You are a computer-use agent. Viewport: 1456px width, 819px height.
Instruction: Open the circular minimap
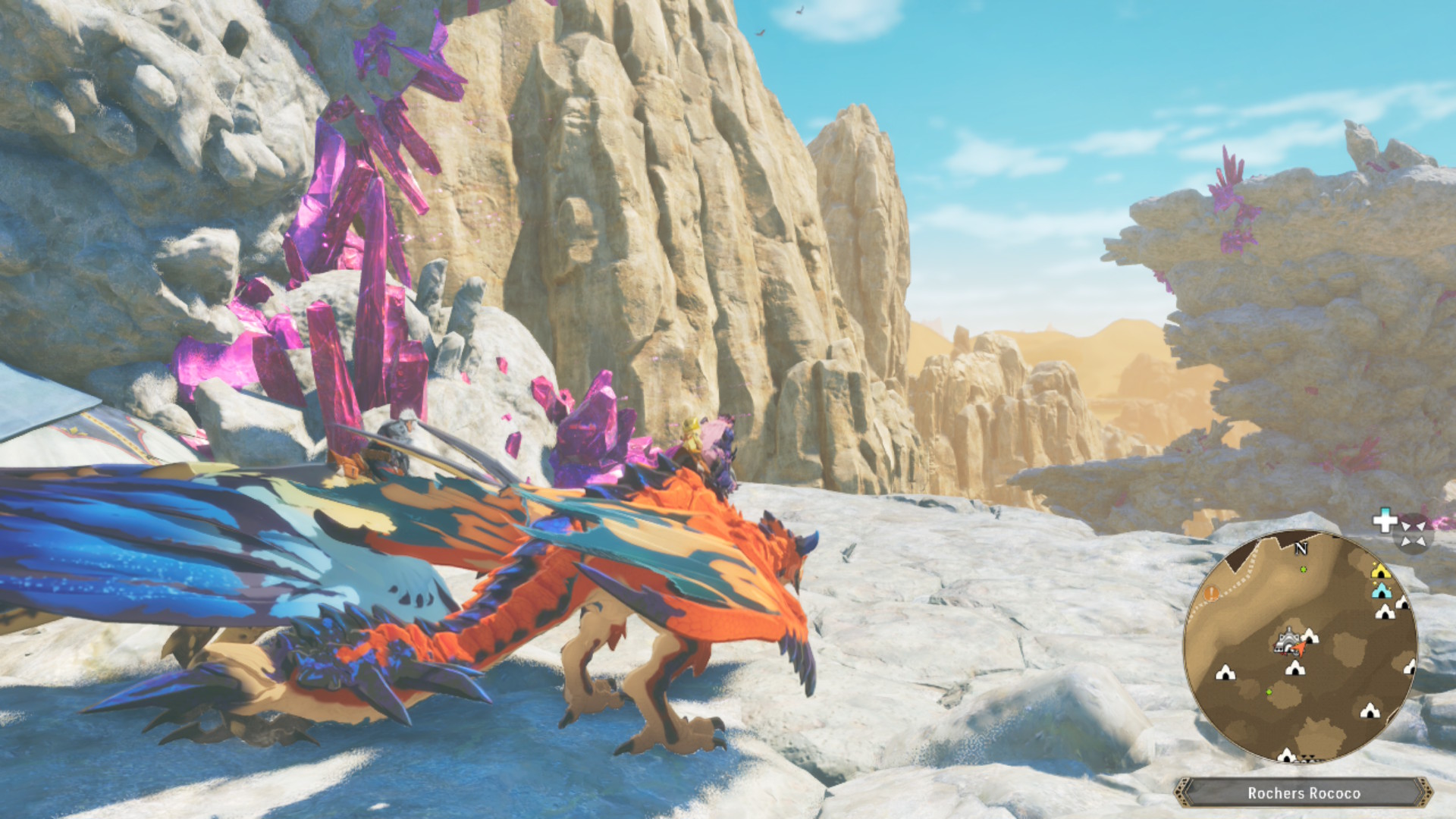[x=1300, y=647]
